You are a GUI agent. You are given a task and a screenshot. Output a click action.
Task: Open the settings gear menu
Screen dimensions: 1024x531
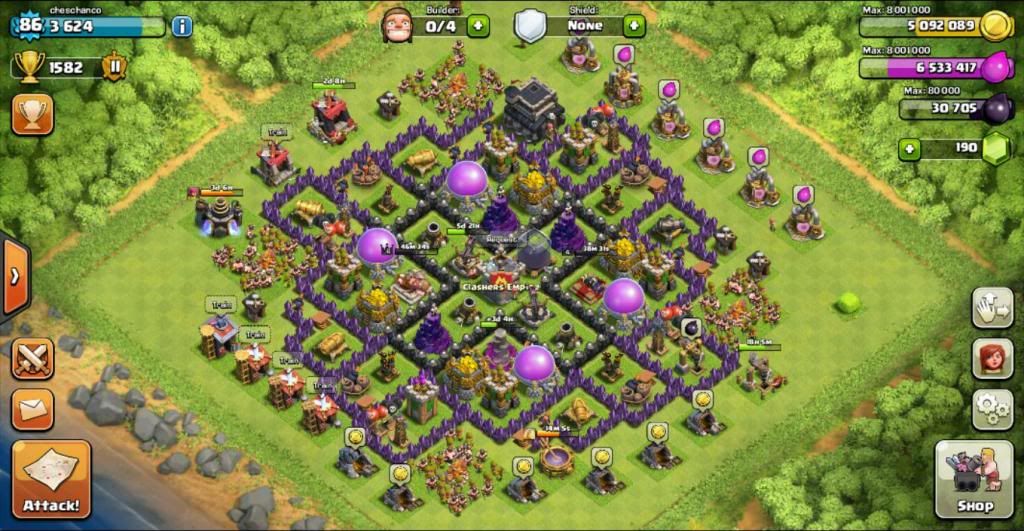click(x=992, y=409)
